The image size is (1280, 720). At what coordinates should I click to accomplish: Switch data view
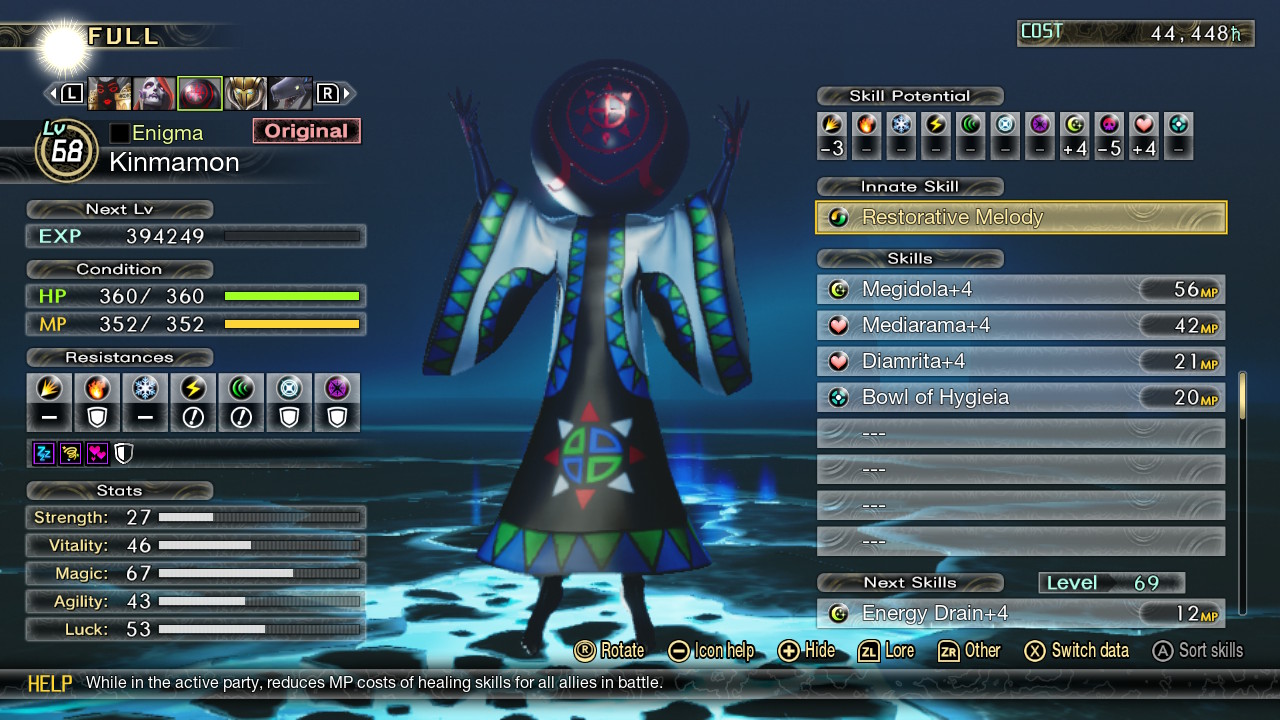(x=1076, y=651)
